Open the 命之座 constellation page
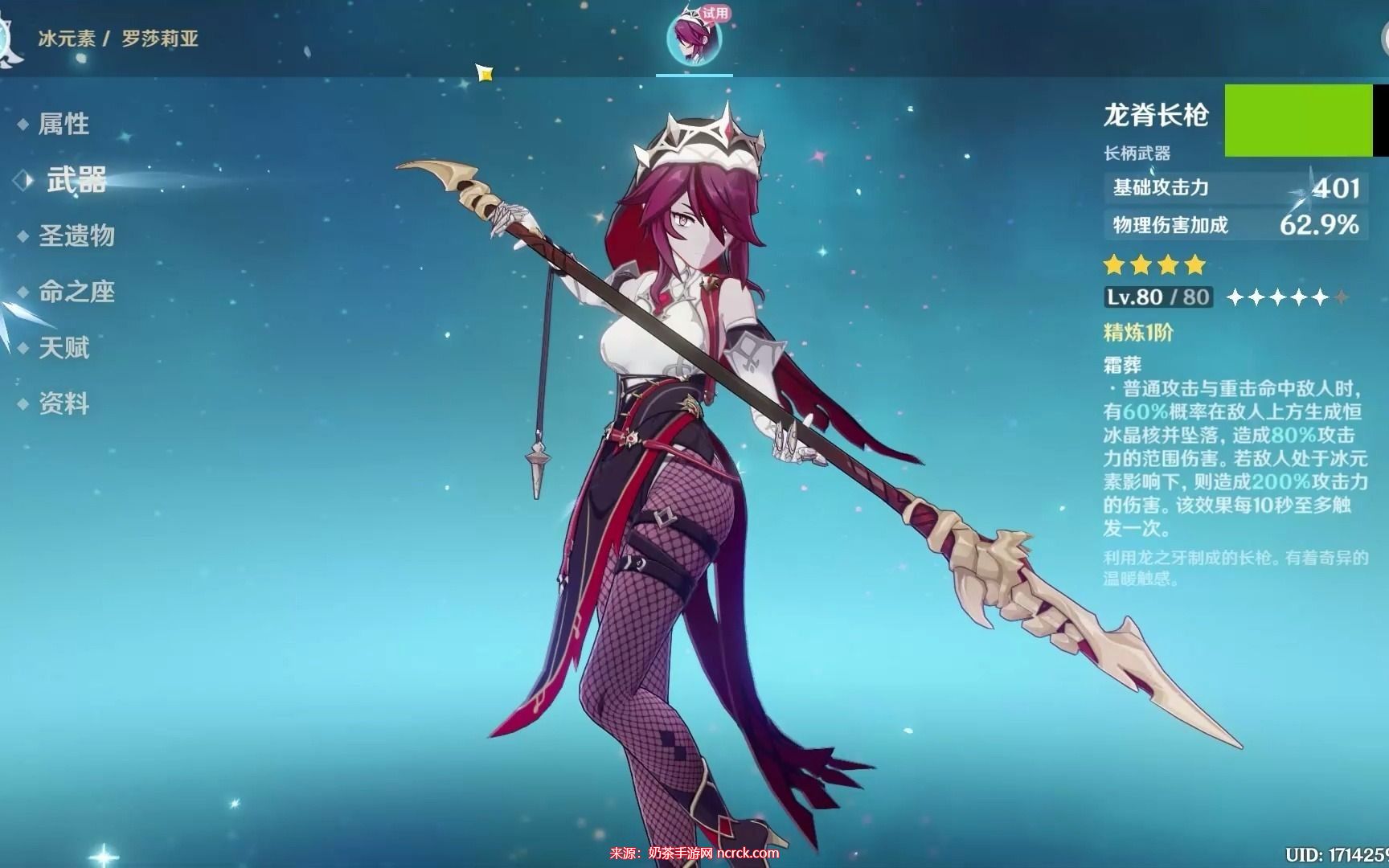1389x868 pixels. 76,292
